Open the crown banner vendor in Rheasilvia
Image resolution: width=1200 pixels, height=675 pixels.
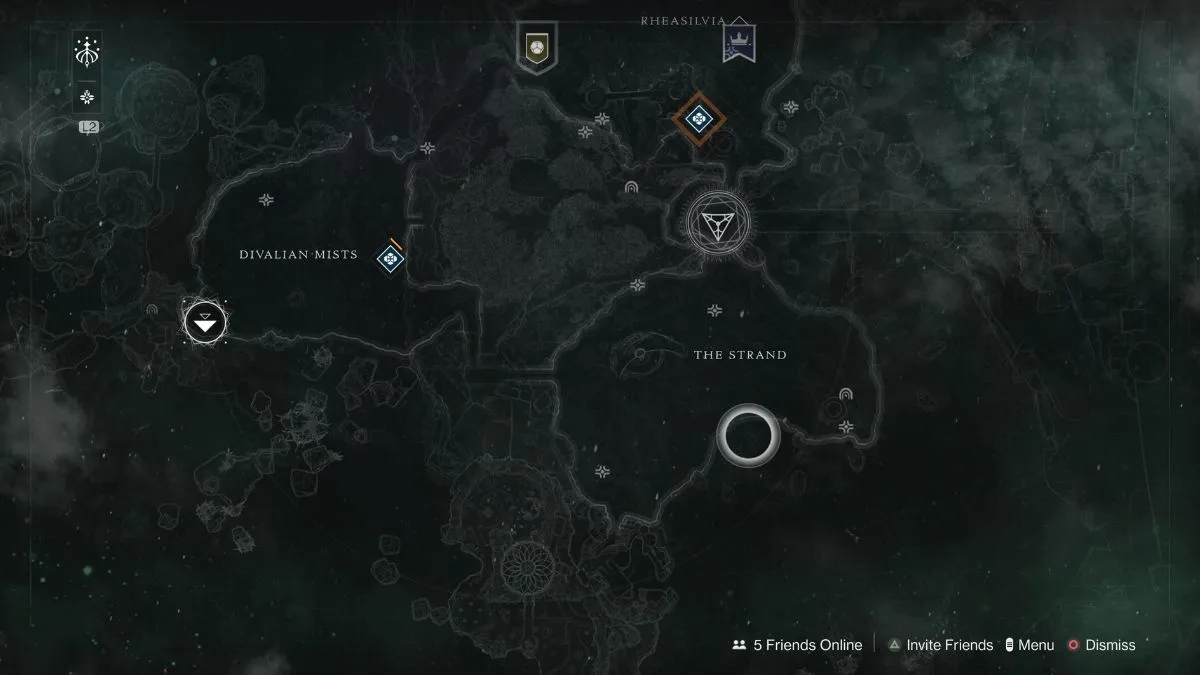pos(739,43)
